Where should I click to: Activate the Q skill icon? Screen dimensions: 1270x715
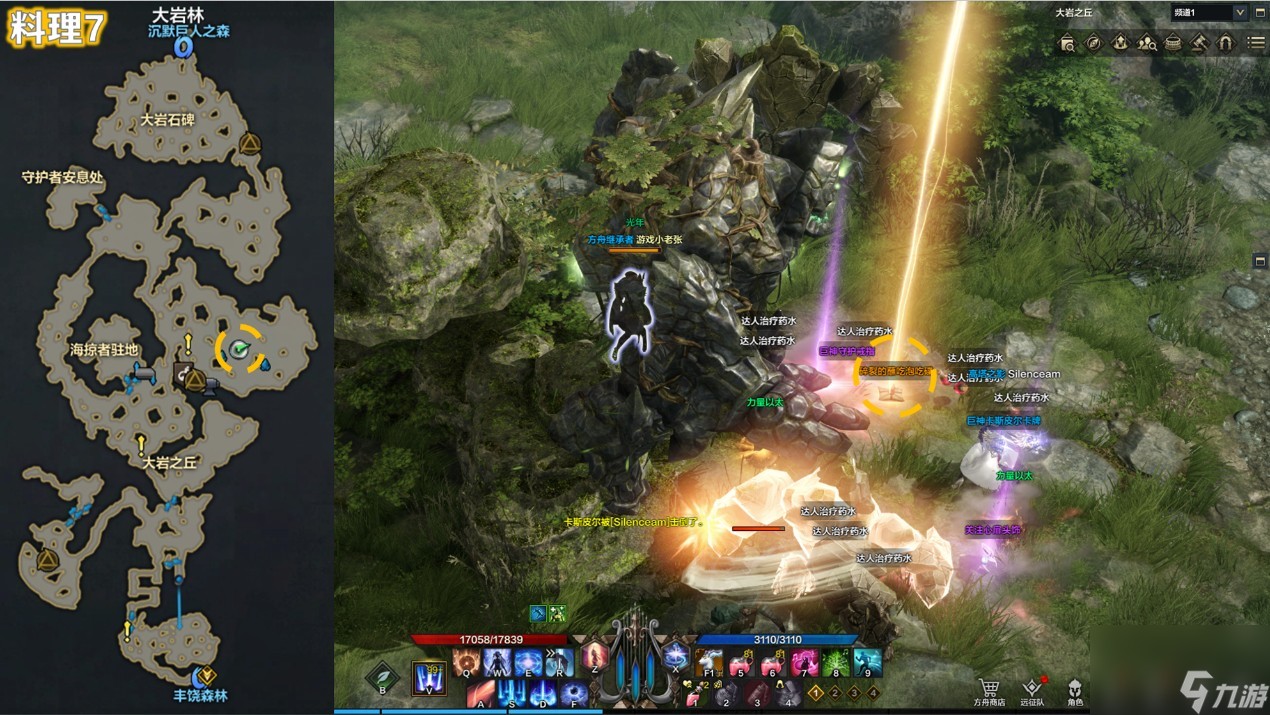click(x=466, y=663)
